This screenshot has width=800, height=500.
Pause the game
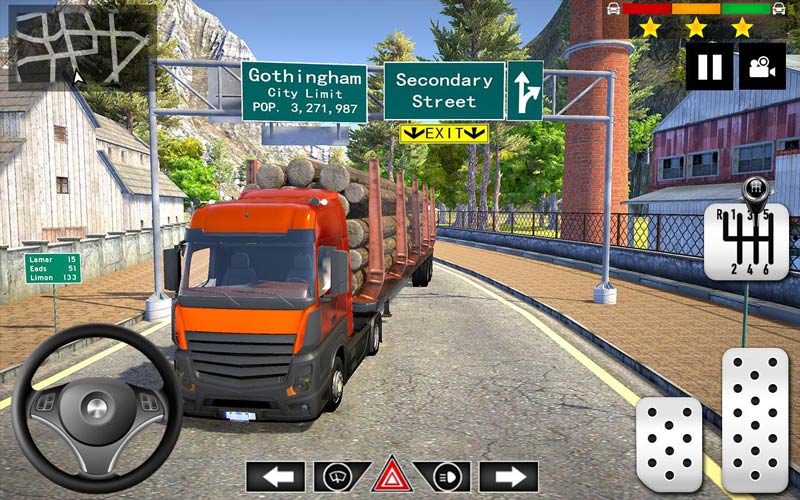pos(709,66)
